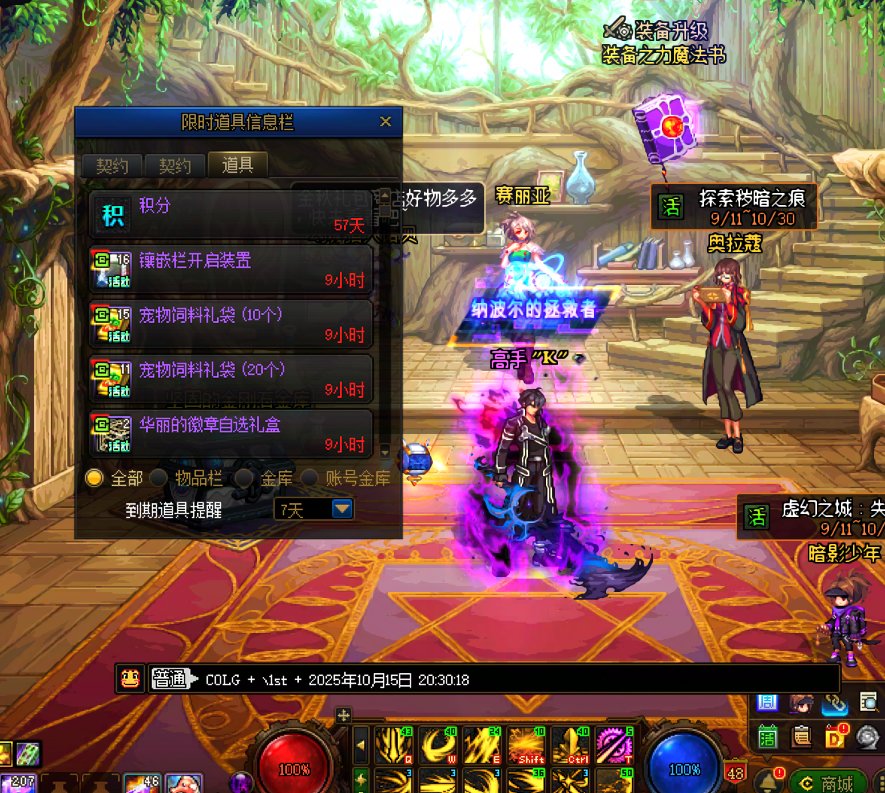Switch to the 道具 tab
Screen dimensions: 885x793
pos(237,165)
